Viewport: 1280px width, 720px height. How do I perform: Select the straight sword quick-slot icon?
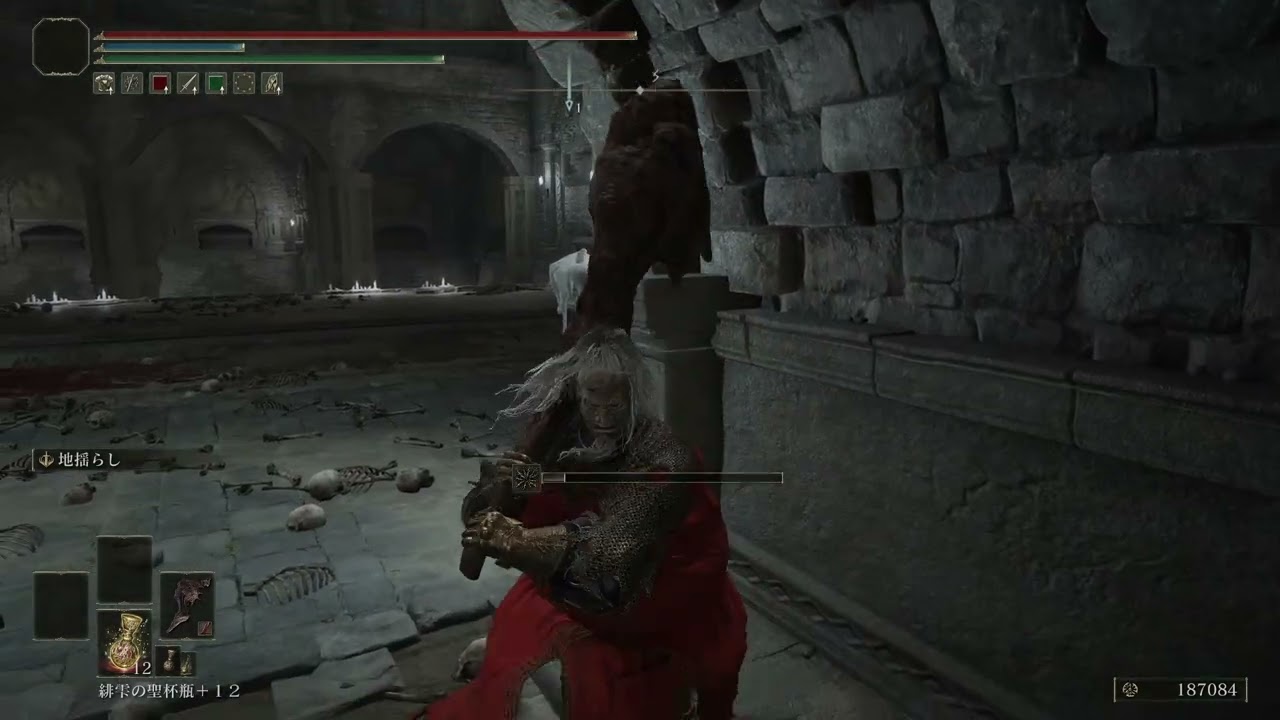point(186,84)
